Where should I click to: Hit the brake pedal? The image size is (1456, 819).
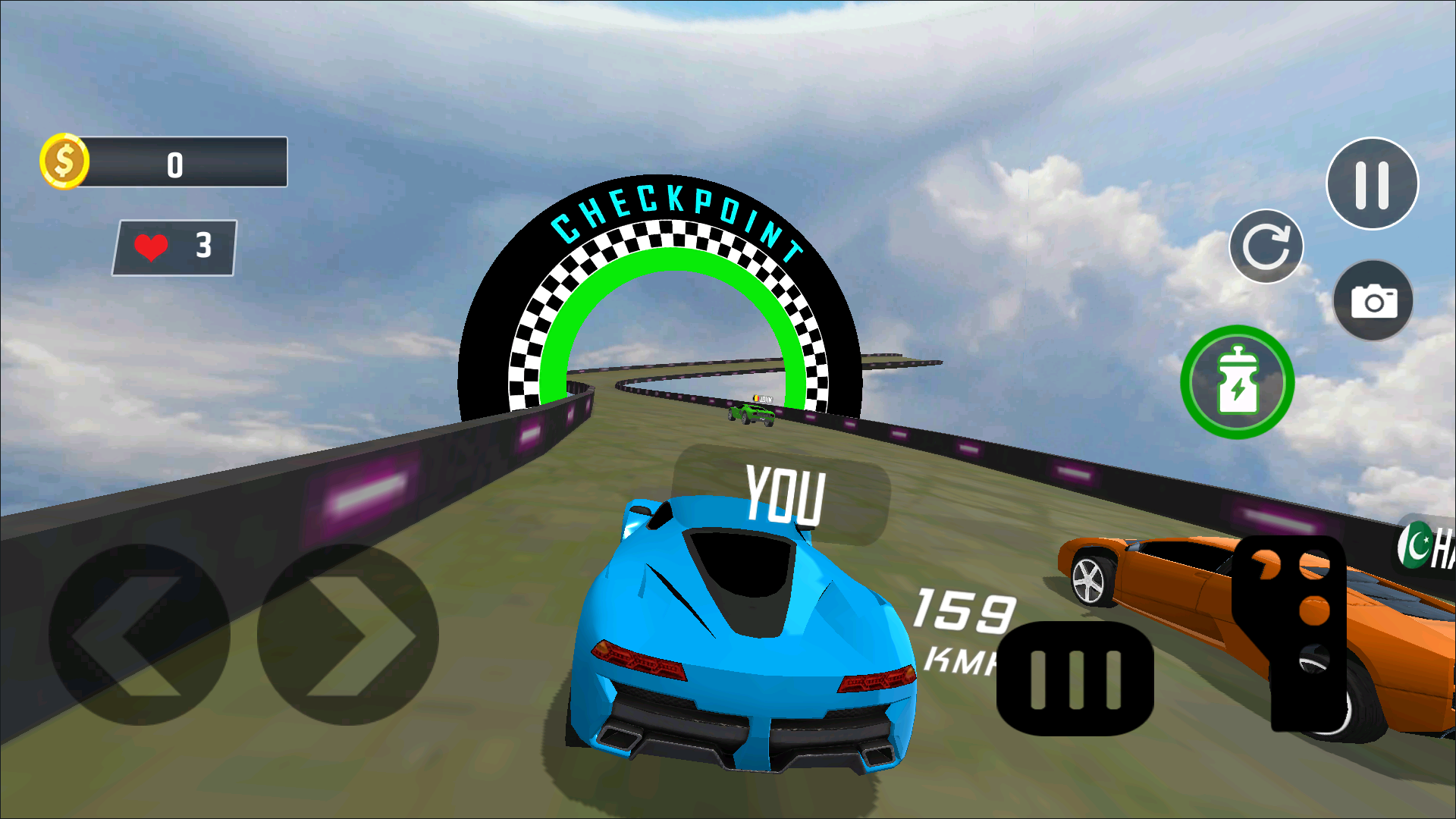coord(1075,679)
